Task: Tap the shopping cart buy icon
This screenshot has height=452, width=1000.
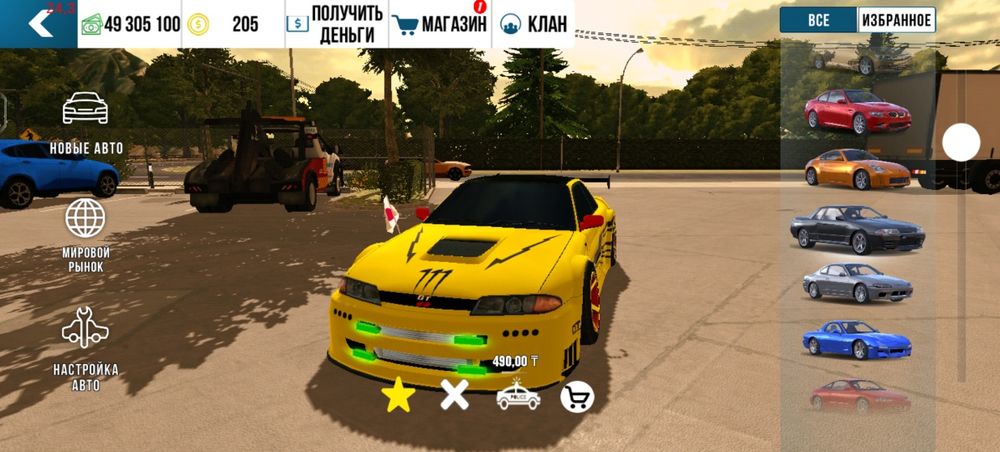Action: (577, 397)
